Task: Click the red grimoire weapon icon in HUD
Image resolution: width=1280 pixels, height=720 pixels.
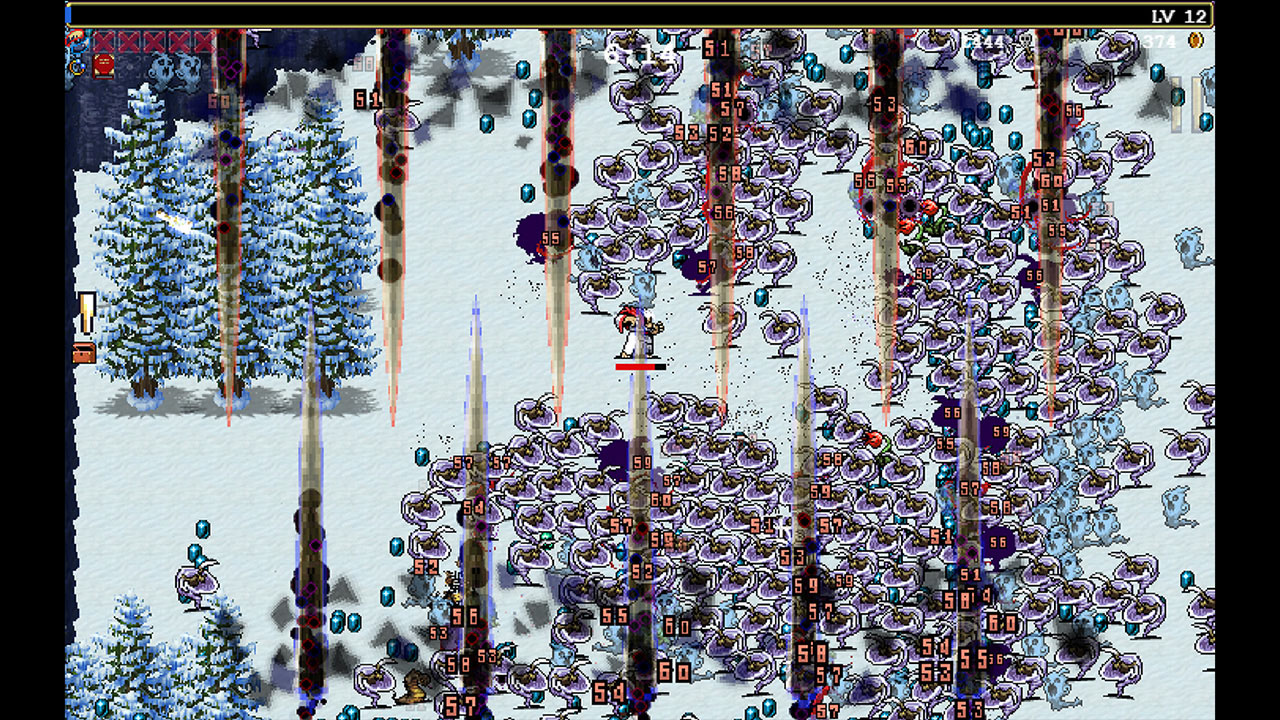Action: (103, 66)
